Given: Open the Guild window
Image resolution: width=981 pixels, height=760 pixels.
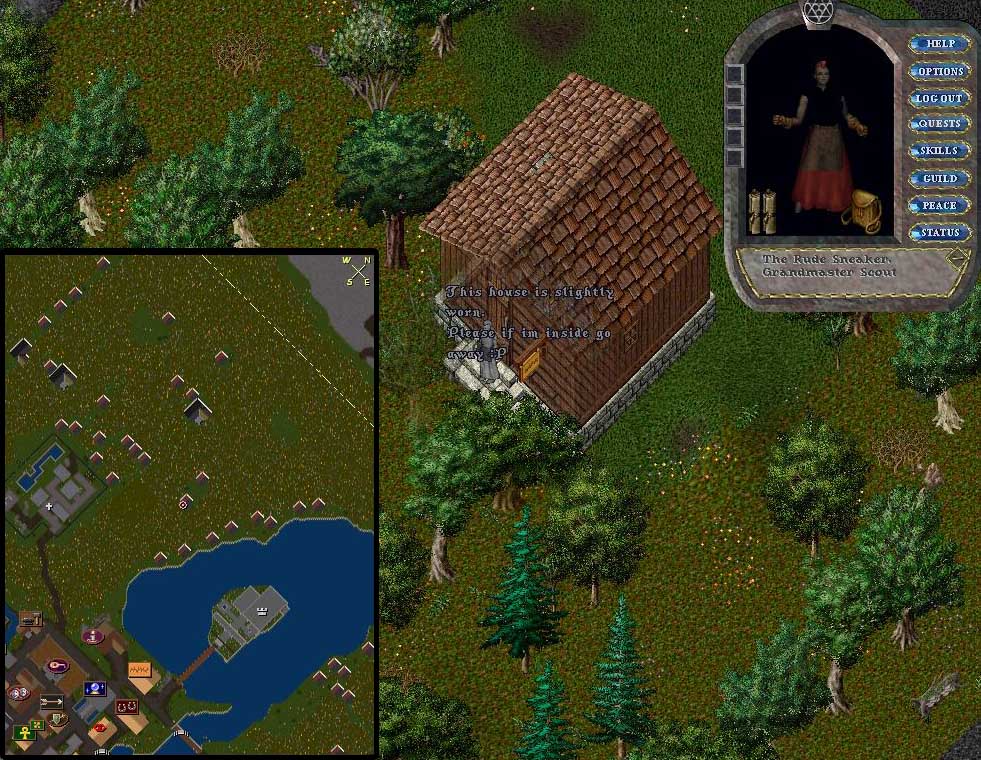Looking at the screenshot, I should click(x=939, y=178).
